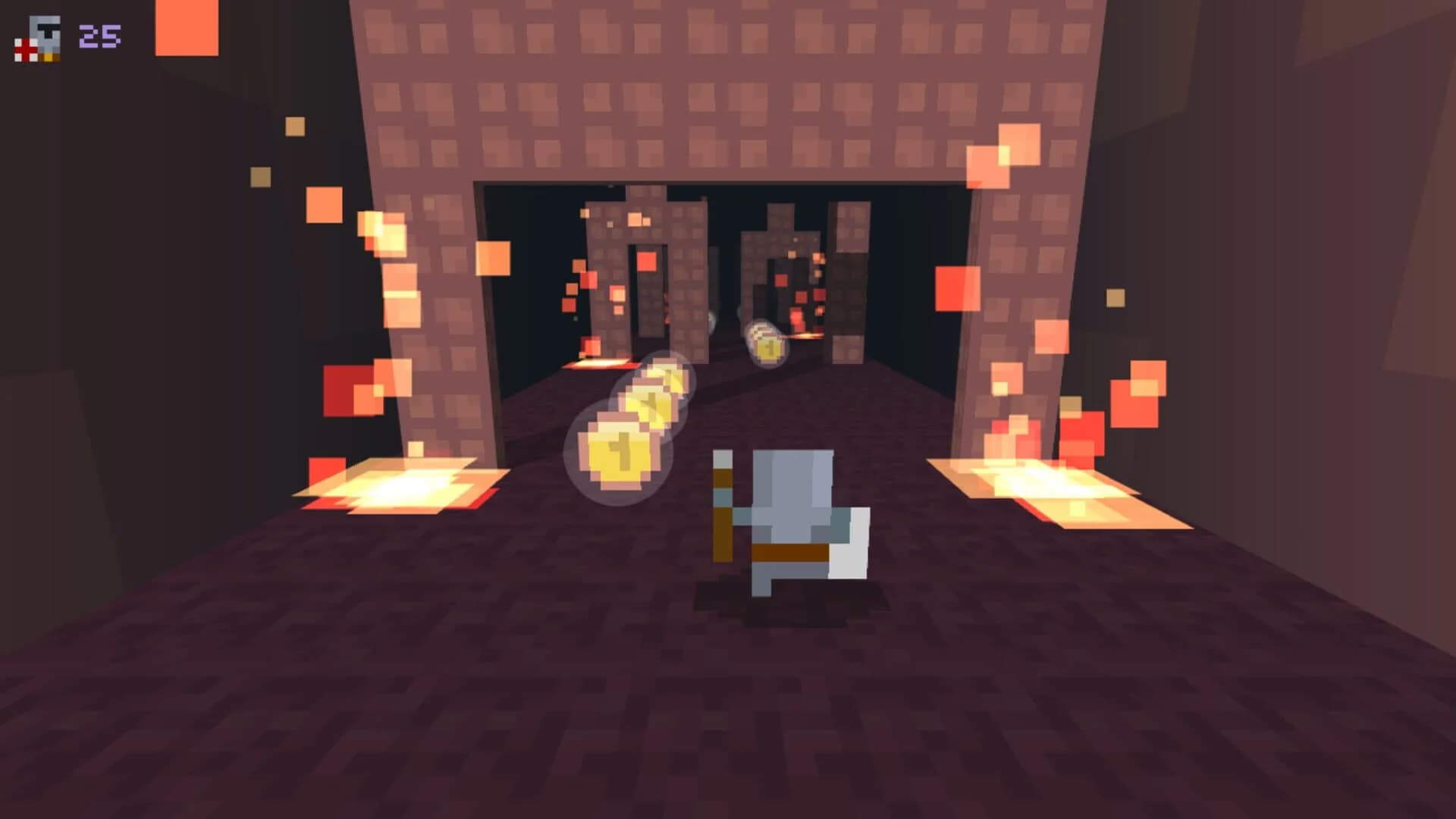Click the distant ghost orb in the corridor
Viewport: 1456px width, 819px height.
pyautogui.click(x=713, y=322)
